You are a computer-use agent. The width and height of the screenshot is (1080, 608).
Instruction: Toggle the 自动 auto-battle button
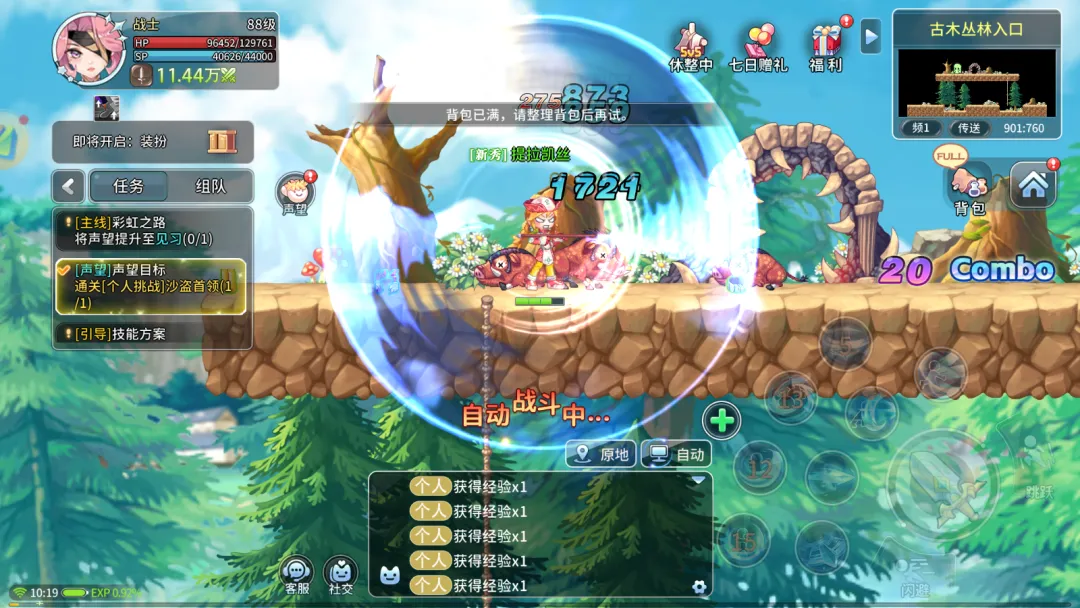pyautogui.click(x=676, y=454)
